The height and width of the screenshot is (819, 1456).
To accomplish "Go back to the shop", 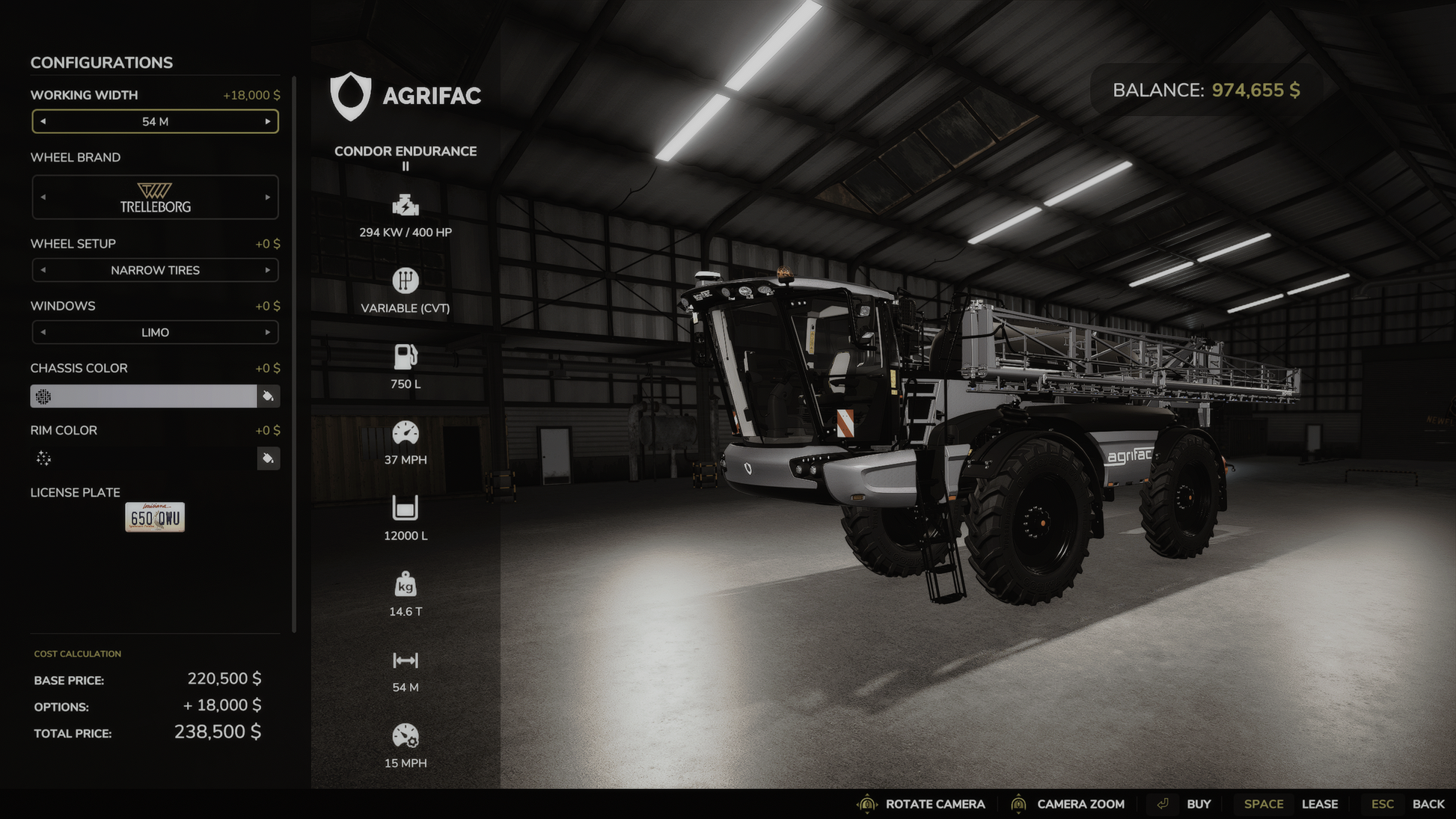I will 1428,804.
